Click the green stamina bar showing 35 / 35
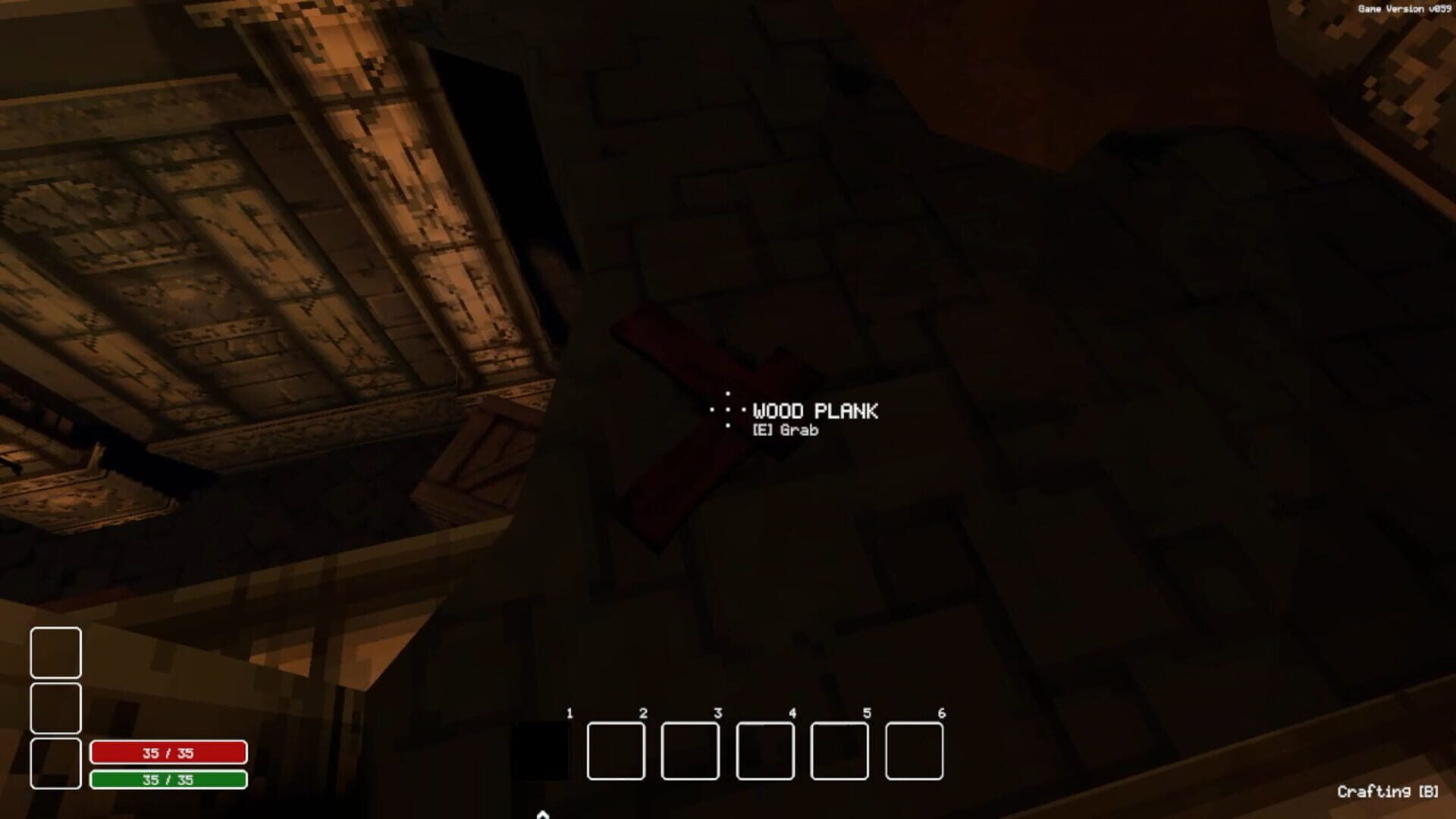This screenshot has height=819, width=1456. pyautogui.click(x=168, y=778)
